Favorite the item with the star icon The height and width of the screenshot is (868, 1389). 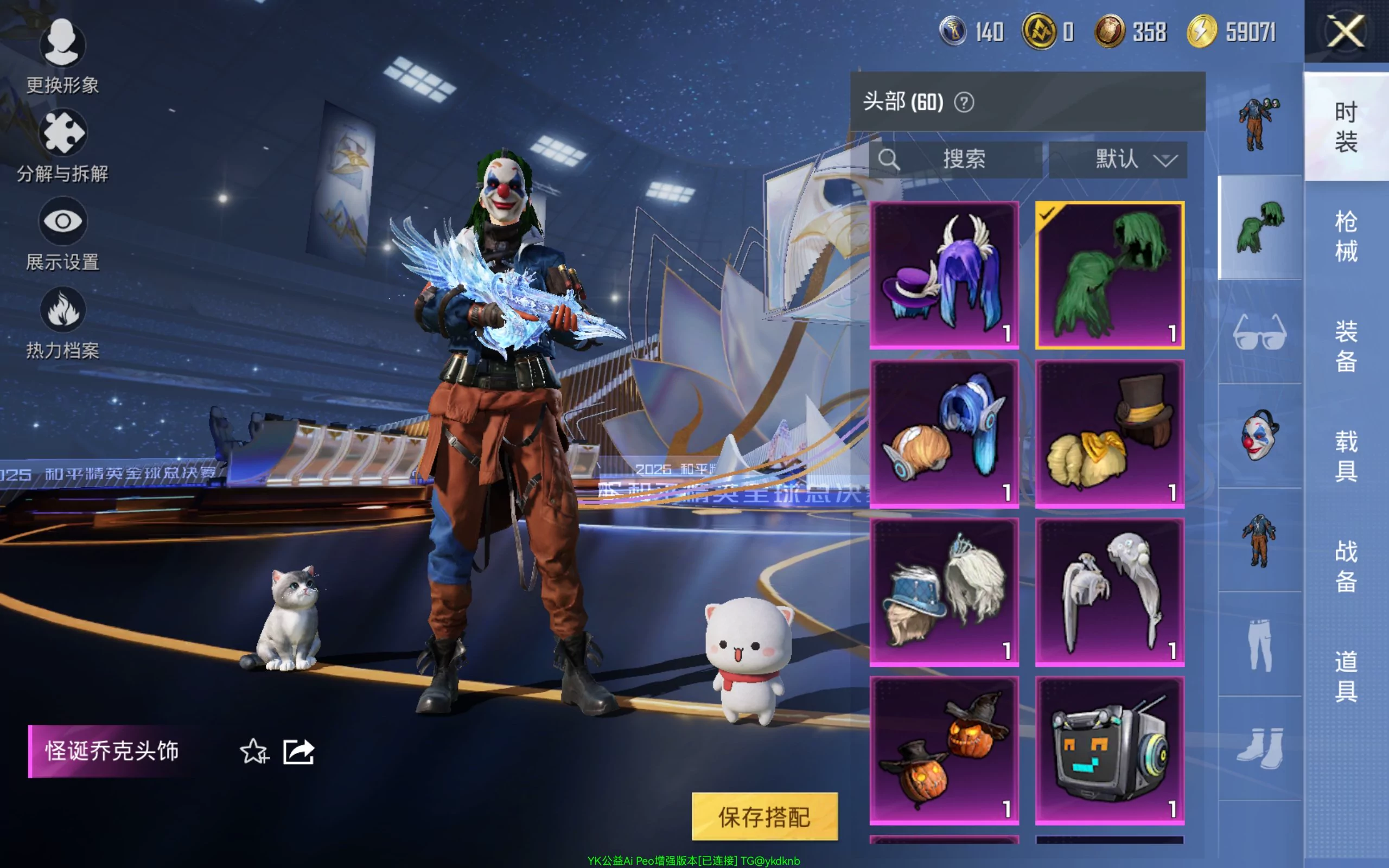(x=254, y=751)
